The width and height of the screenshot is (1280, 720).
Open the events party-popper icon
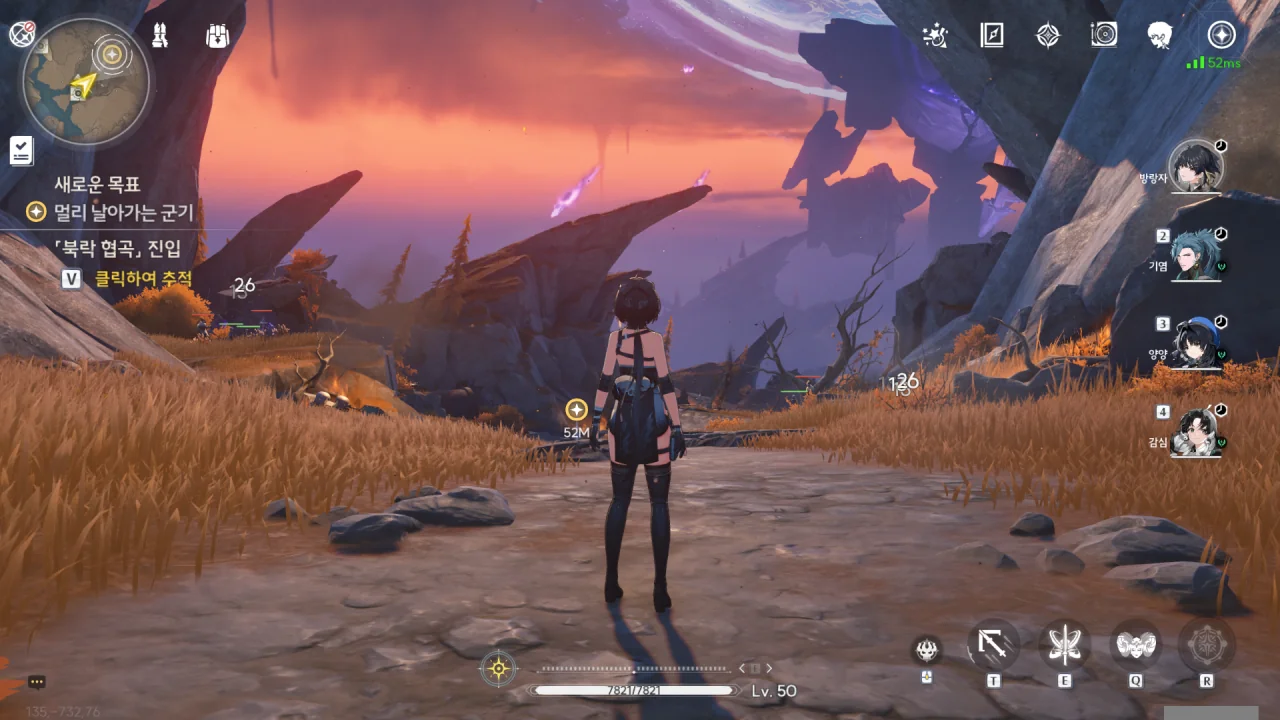point(935,36)
